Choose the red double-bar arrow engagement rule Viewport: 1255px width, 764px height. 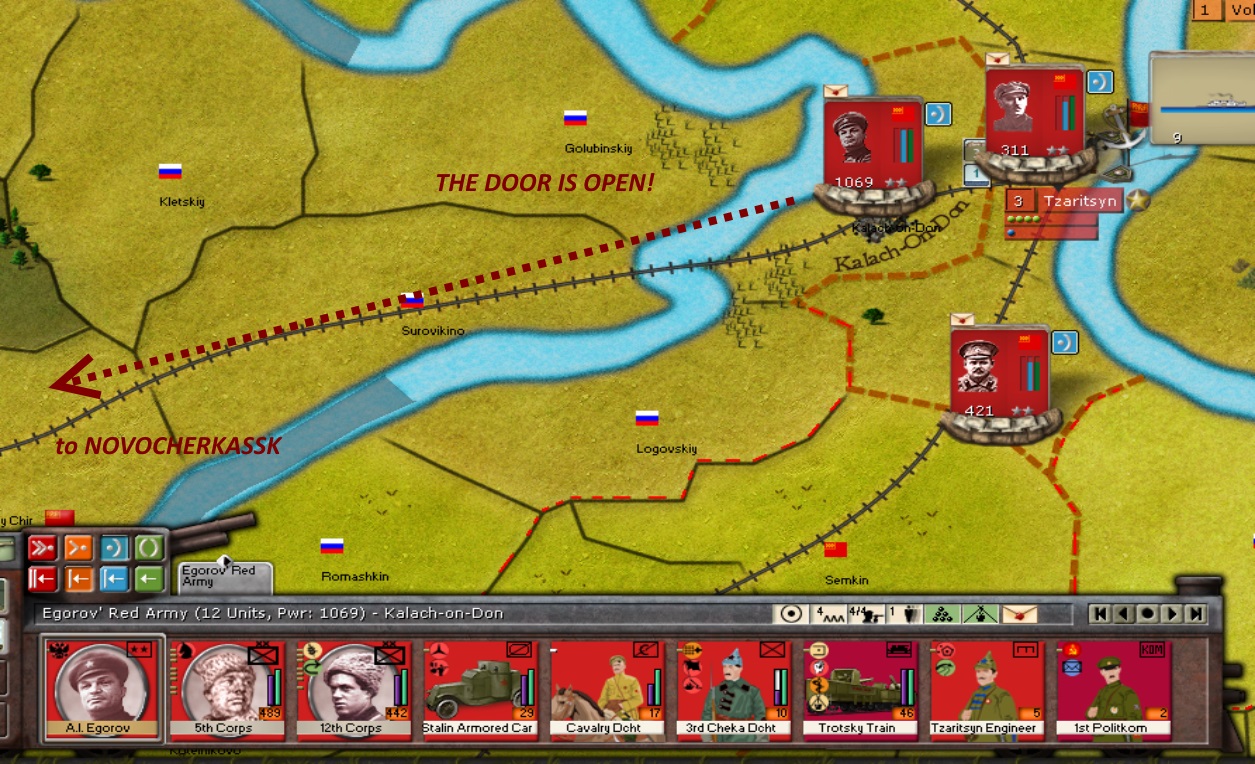point(43,578)
